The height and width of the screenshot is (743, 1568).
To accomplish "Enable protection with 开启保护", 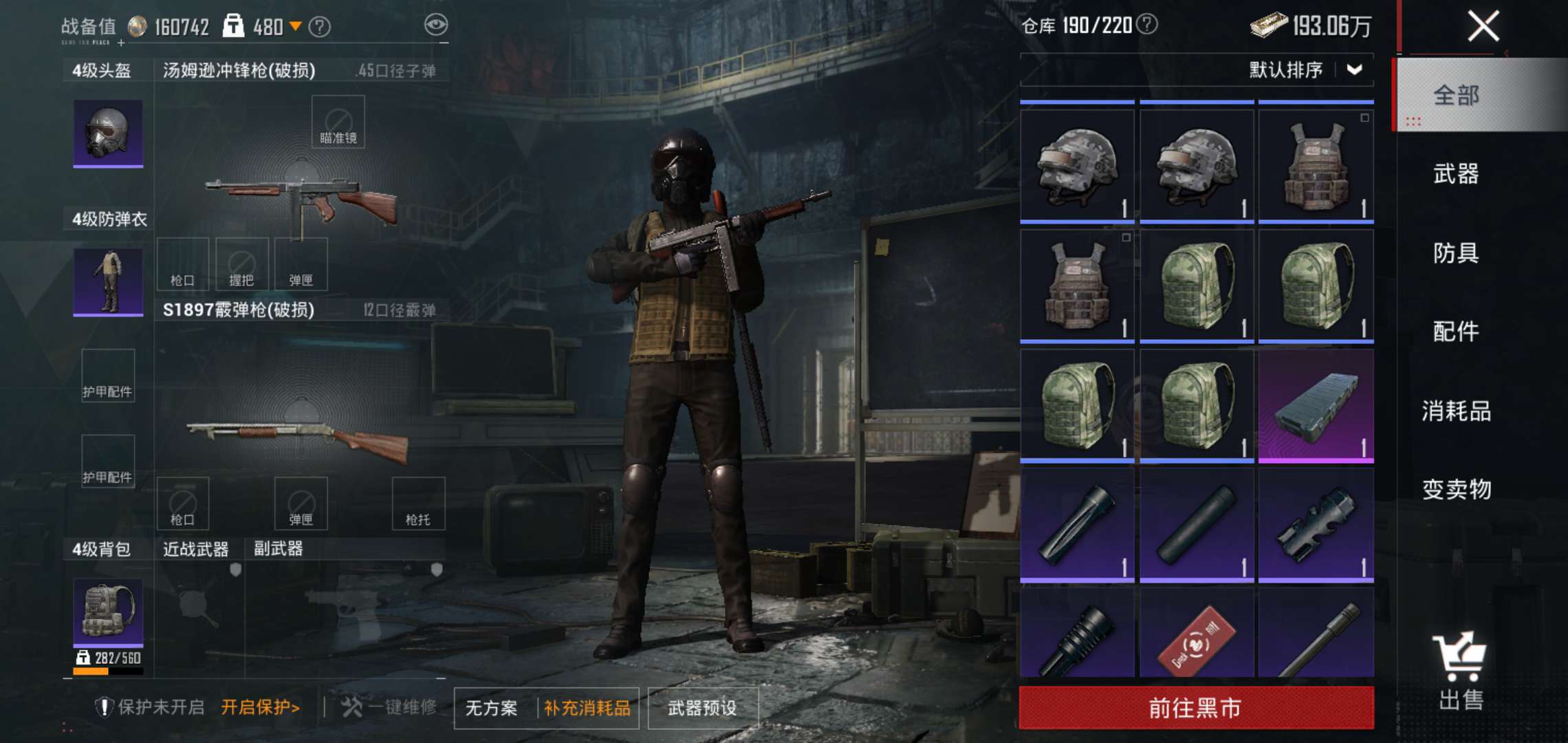I will tap(261, 707).
